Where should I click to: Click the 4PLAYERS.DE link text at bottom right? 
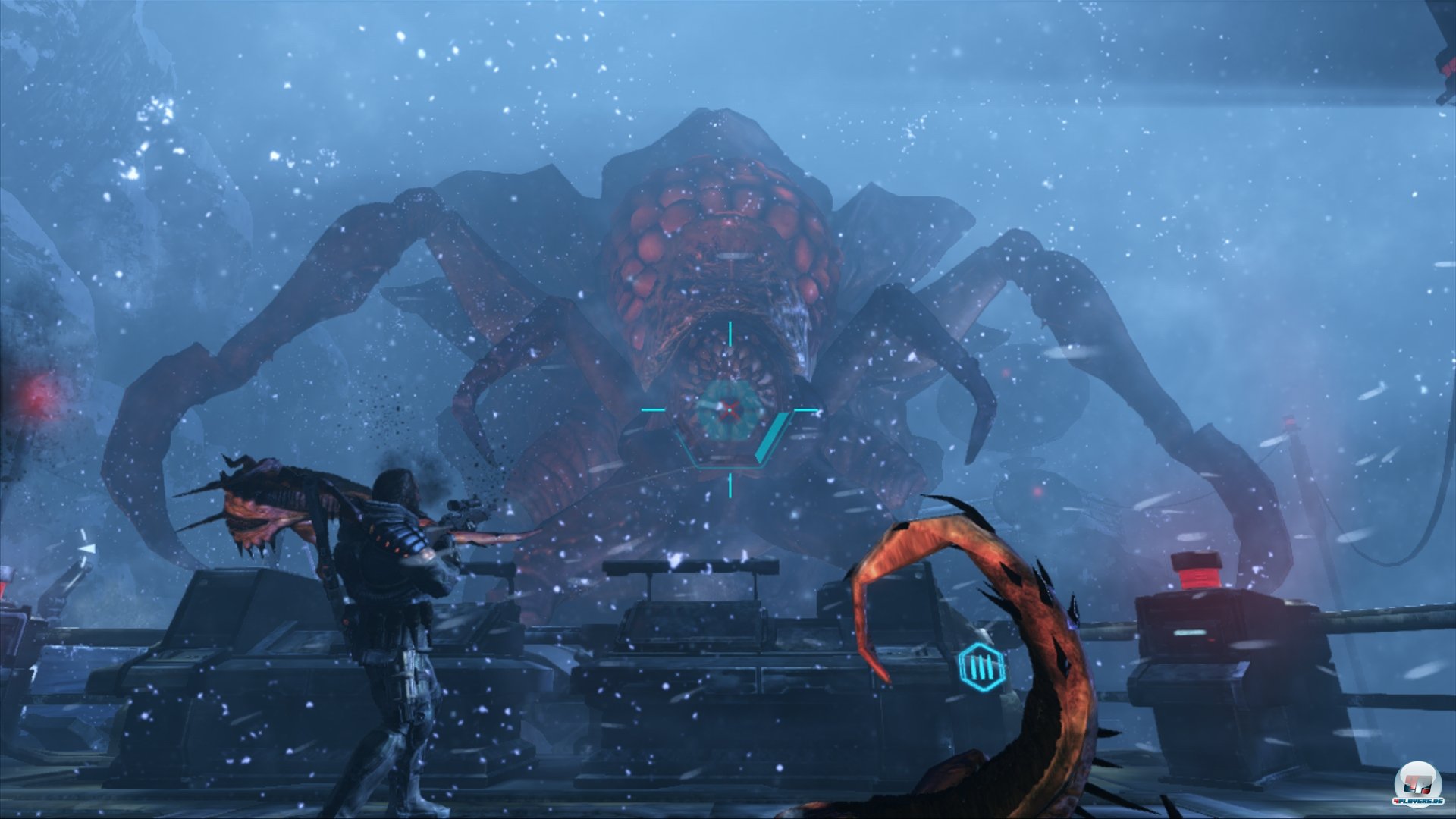[x=1419, y=802]
